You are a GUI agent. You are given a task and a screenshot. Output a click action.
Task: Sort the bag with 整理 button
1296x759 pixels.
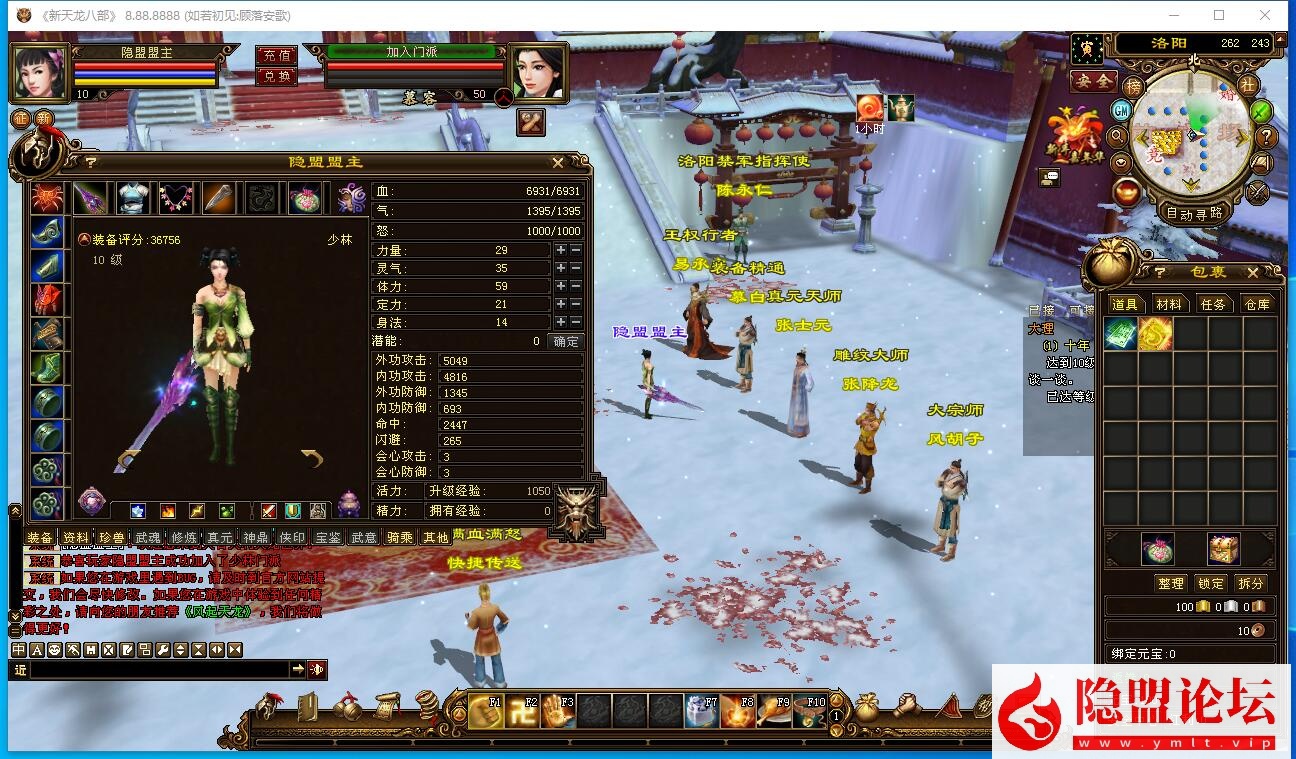coord(1170,583)
